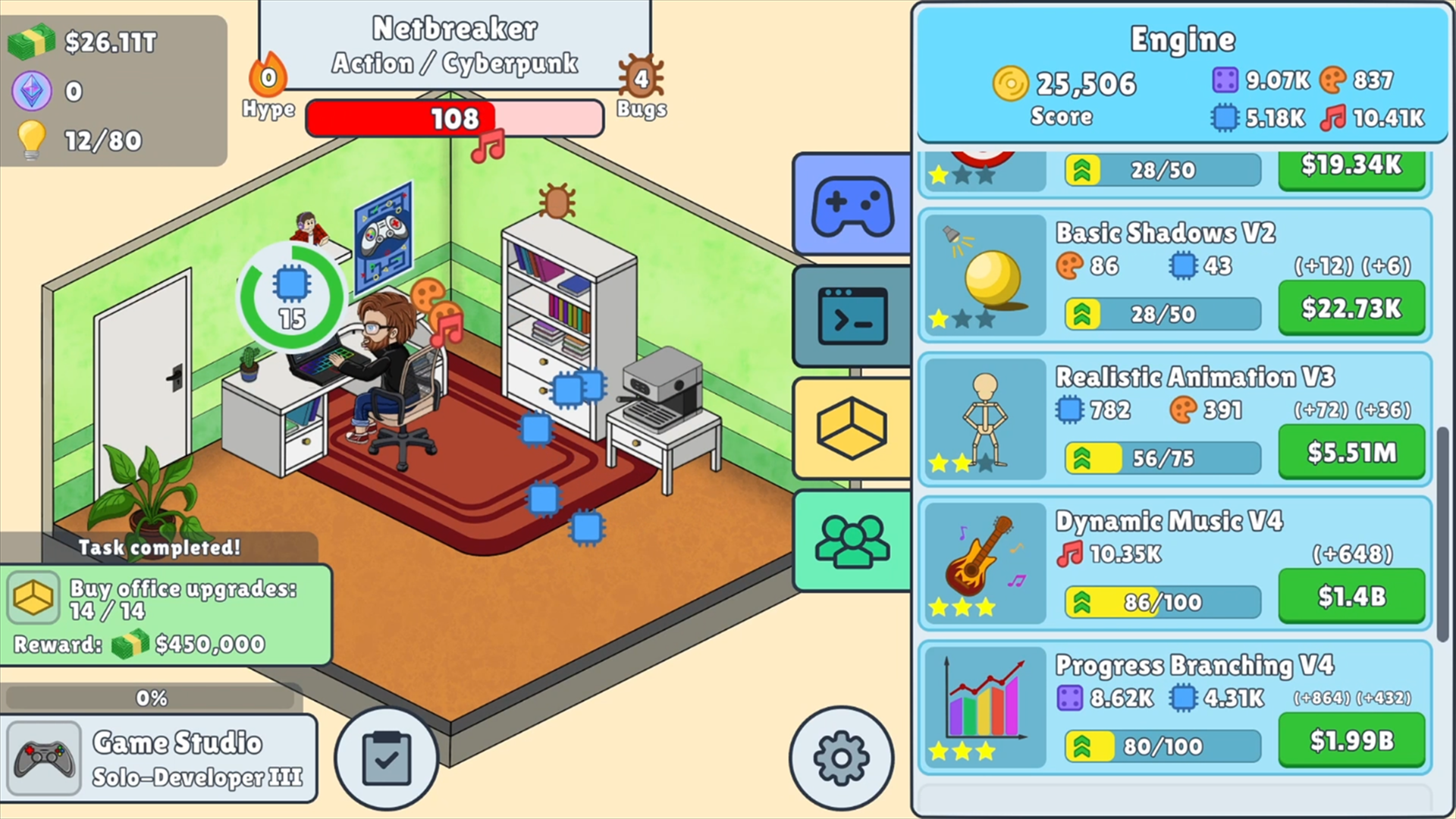Click the 108 red progress bar
The height and width of the screenshot is (819, 1456).
tap(453, 118)
